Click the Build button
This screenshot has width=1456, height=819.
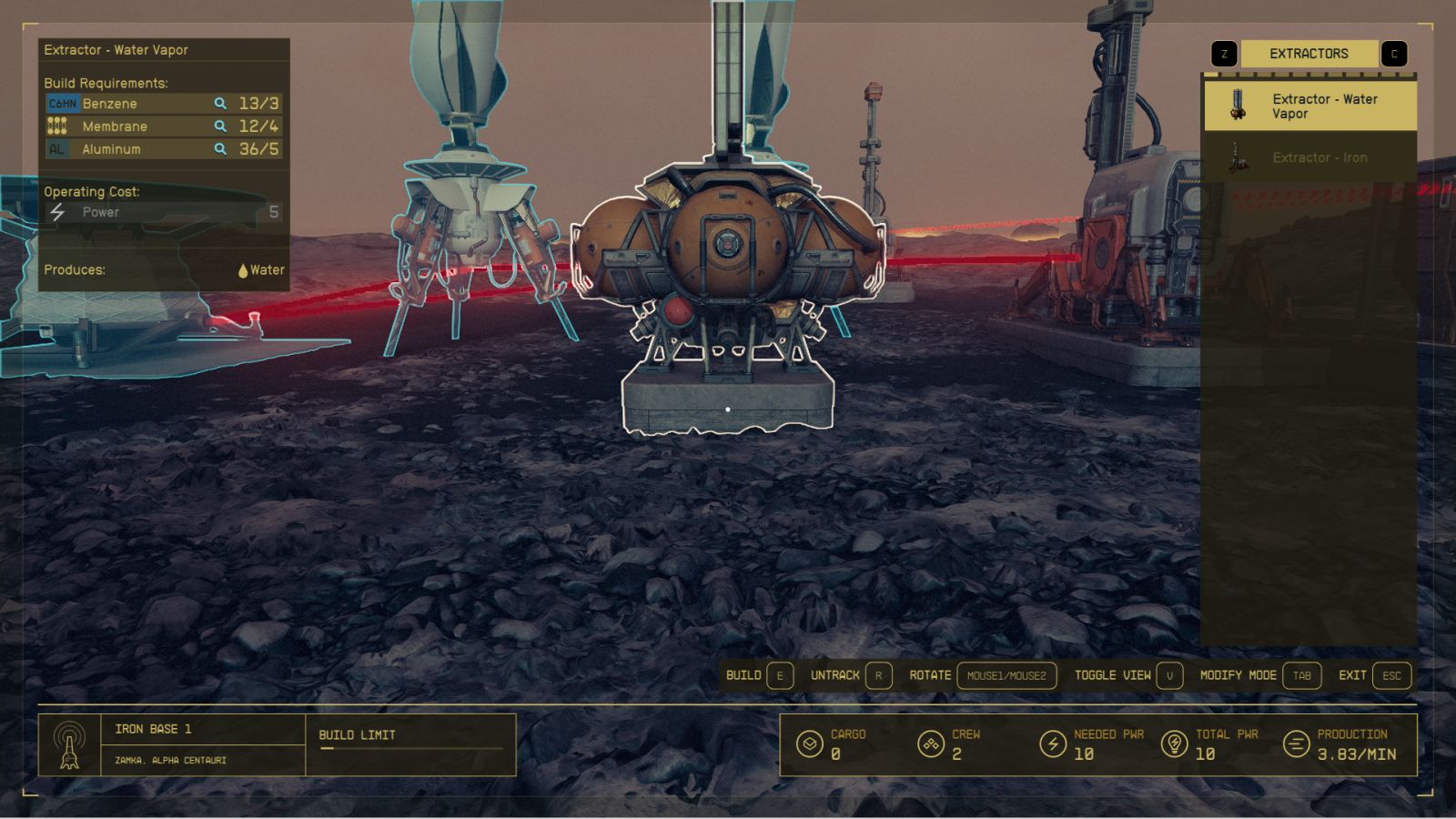759,675
